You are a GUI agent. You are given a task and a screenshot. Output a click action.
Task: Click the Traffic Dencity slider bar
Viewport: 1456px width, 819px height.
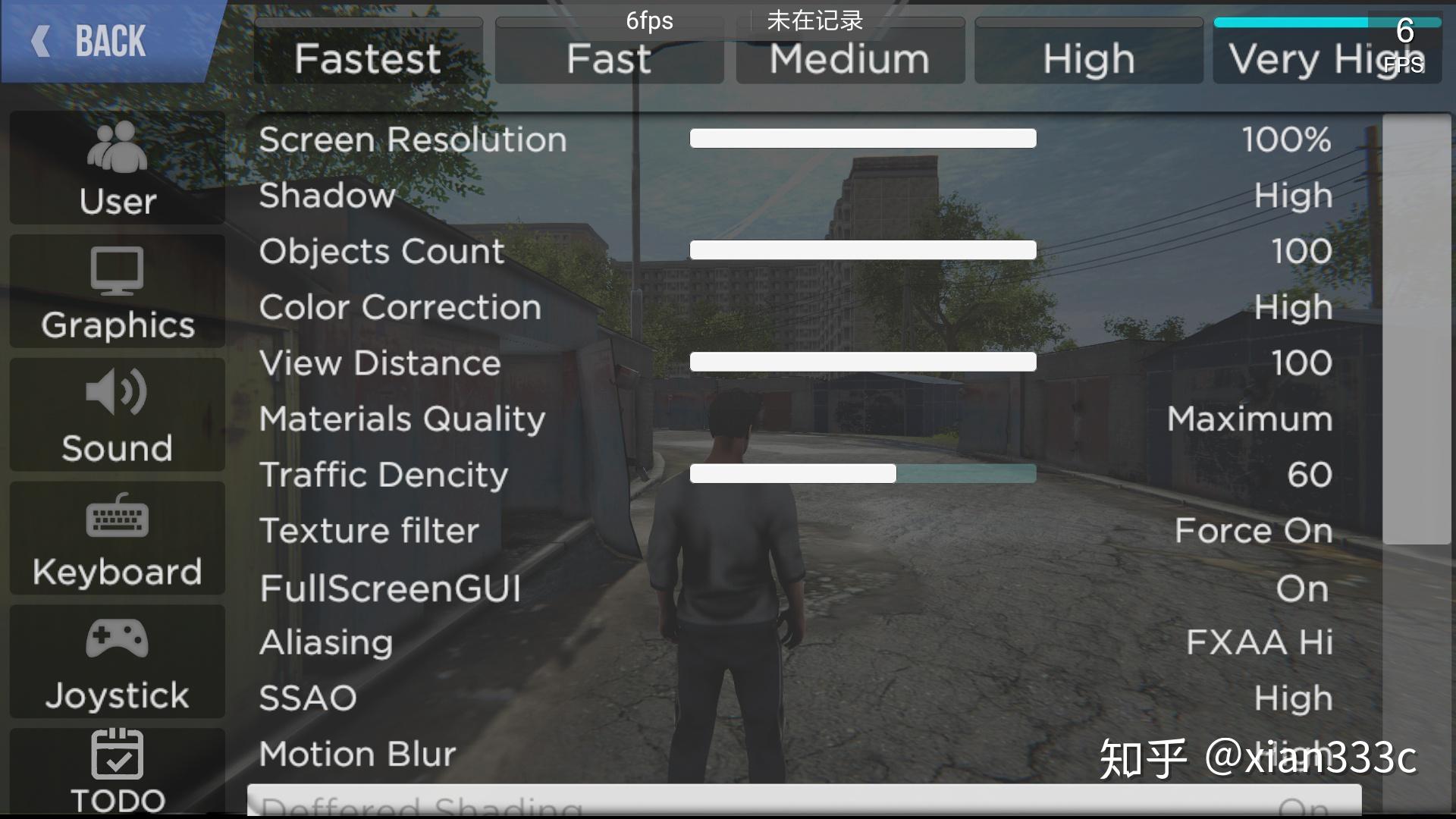pyautogui.click(x=862, y=474)
